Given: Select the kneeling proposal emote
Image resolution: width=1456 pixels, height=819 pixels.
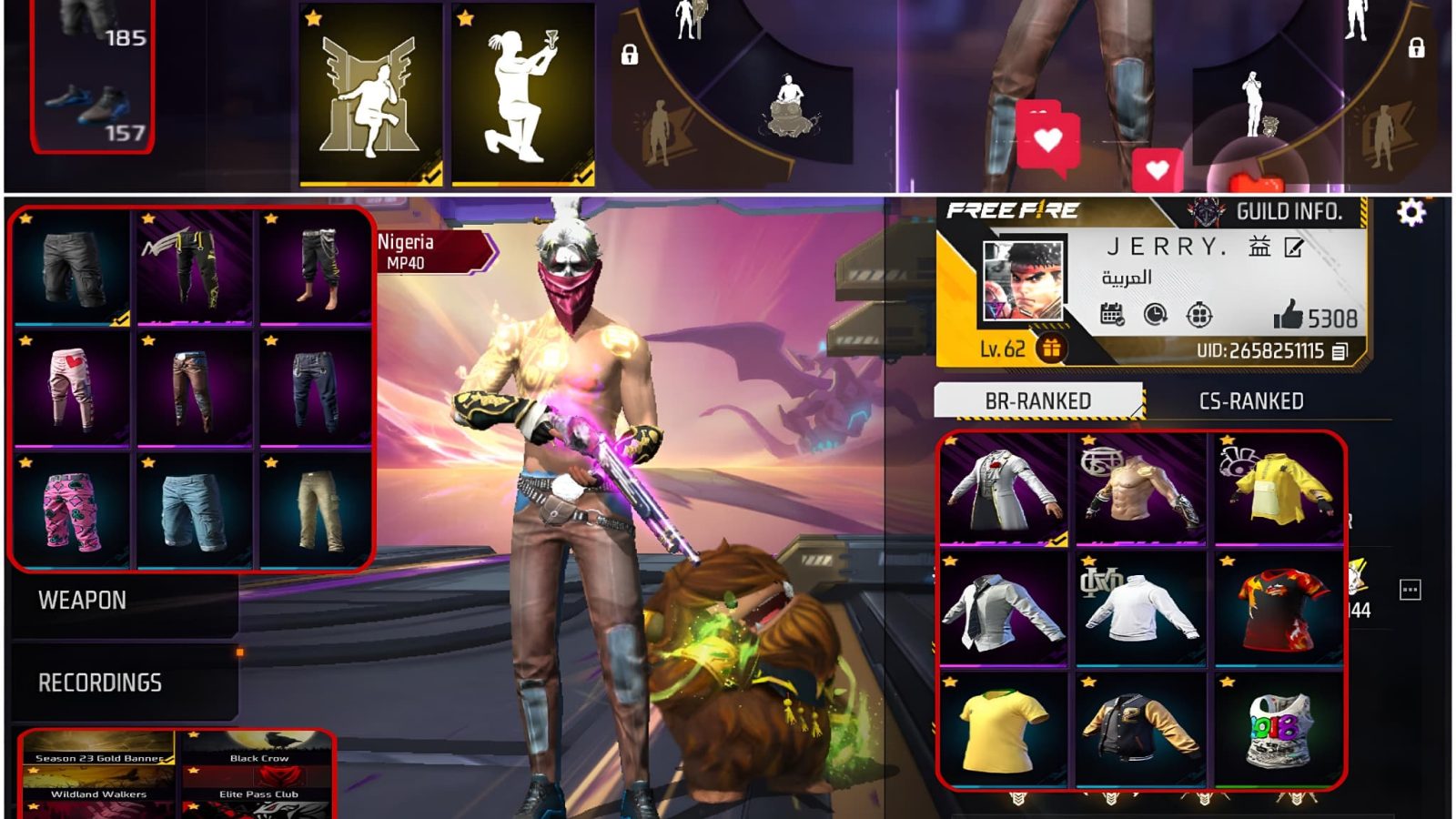Looking at the screenshot, I should 522,96.
